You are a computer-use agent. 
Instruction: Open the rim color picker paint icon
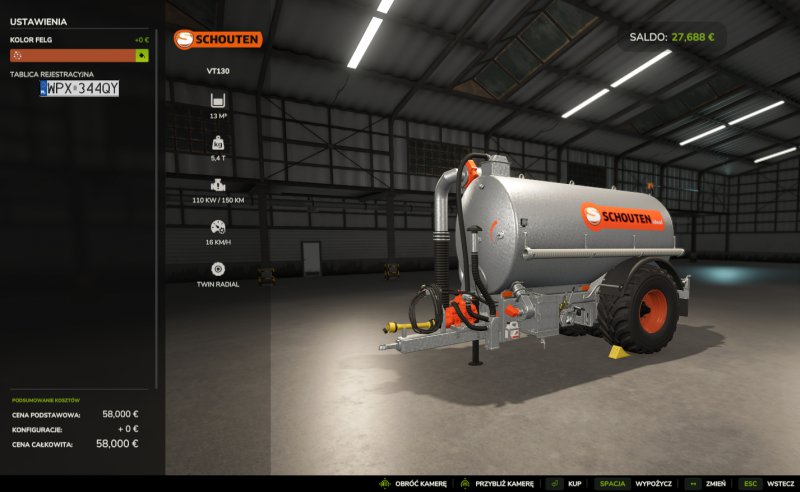tap(142, 55)
